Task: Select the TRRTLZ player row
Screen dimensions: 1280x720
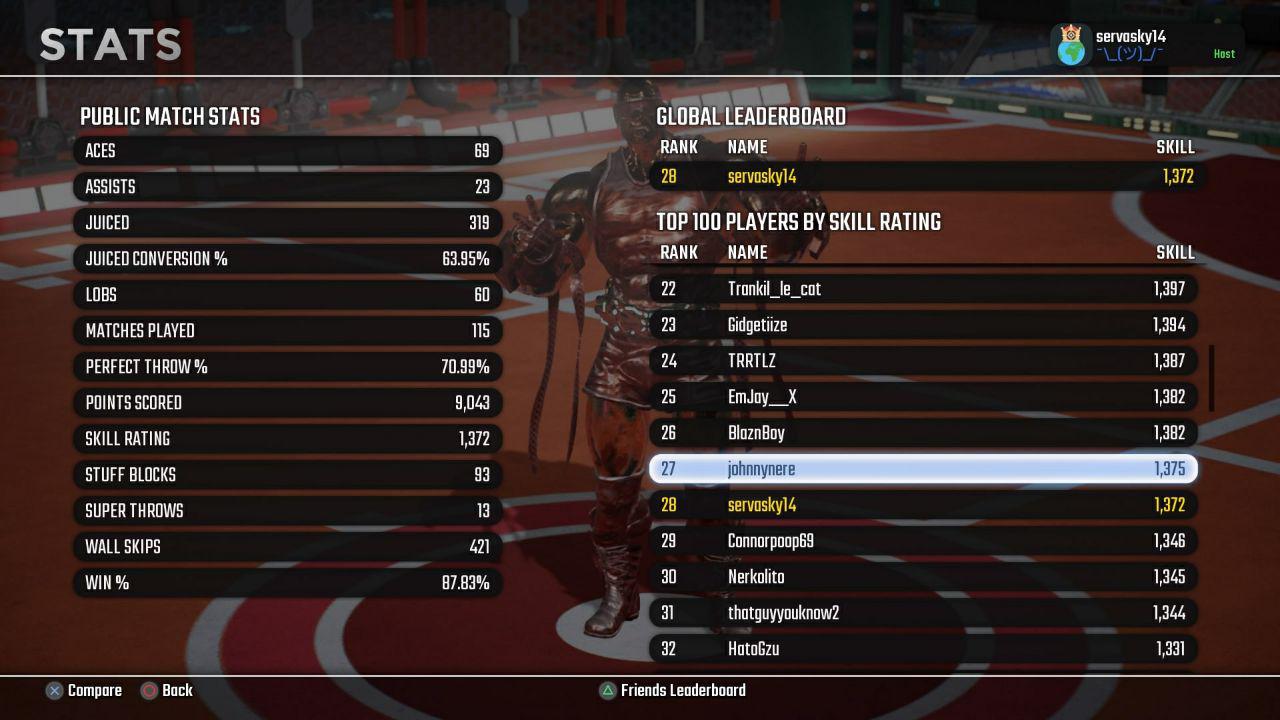Action: pyautogui.click(x=922, y=361)
